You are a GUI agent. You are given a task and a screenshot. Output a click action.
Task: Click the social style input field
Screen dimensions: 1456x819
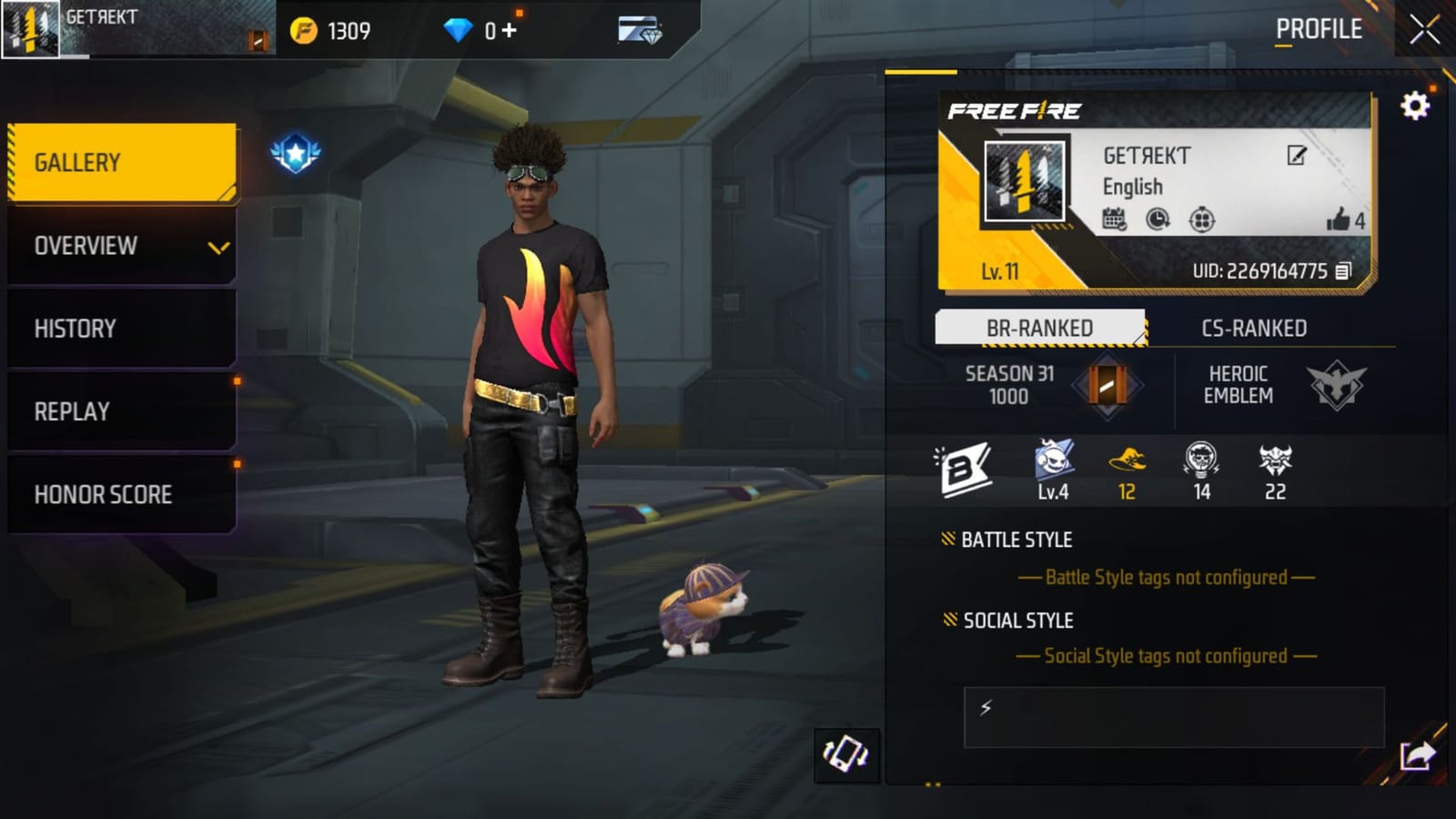coord(1174,717)
